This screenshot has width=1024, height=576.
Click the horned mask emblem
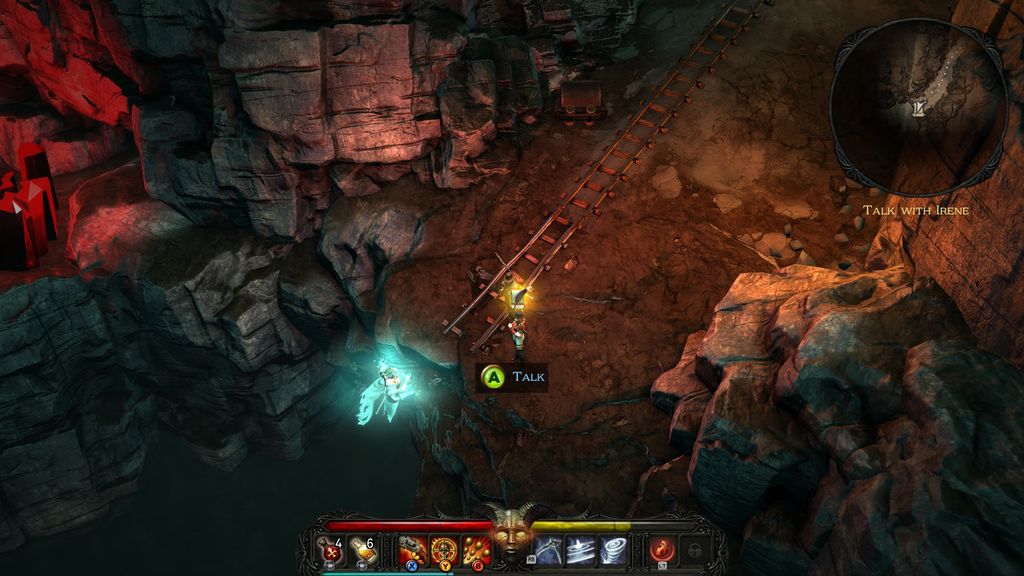coord(512,535)
